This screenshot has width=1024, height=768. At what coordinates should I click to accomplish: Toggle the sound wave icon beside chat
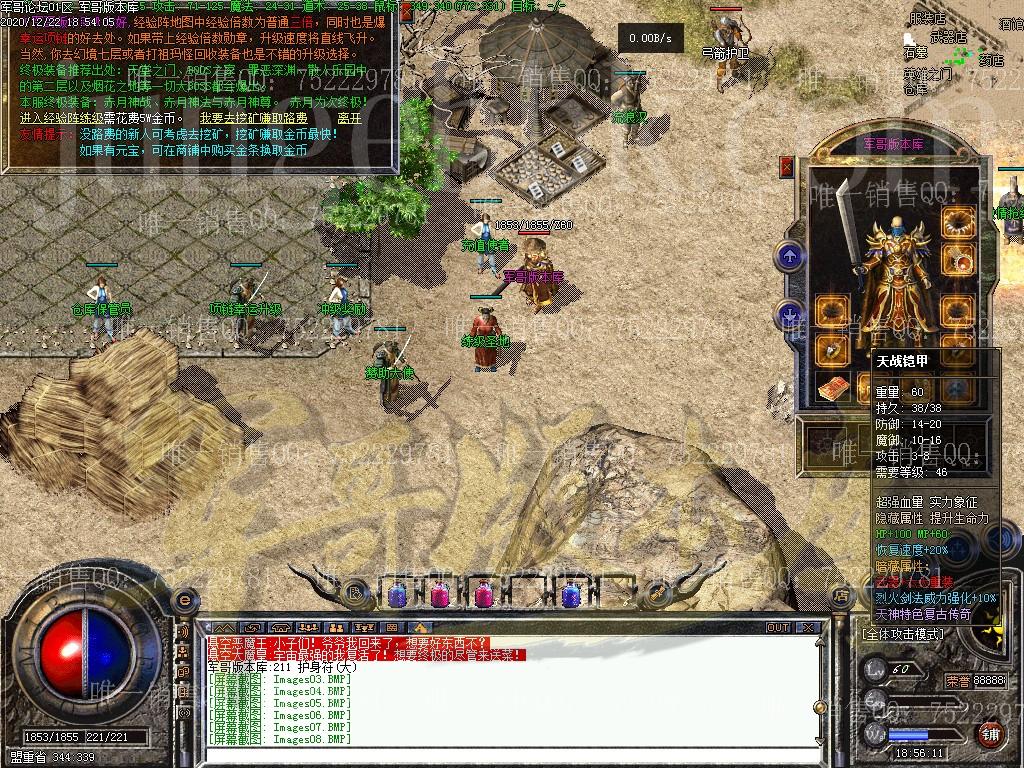click(x=183, y=633)
